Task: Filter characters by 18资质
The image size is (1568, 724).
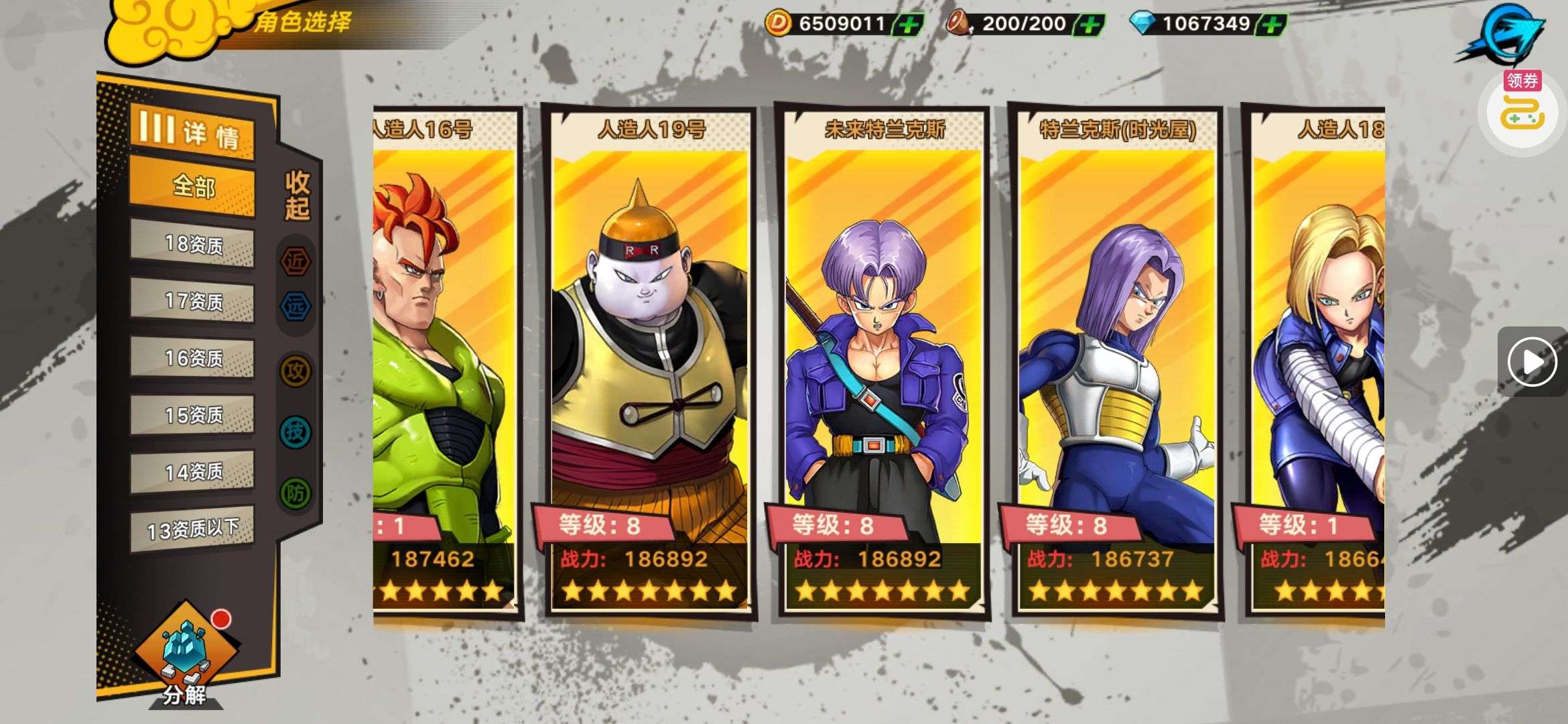Action: pos(192,245)
